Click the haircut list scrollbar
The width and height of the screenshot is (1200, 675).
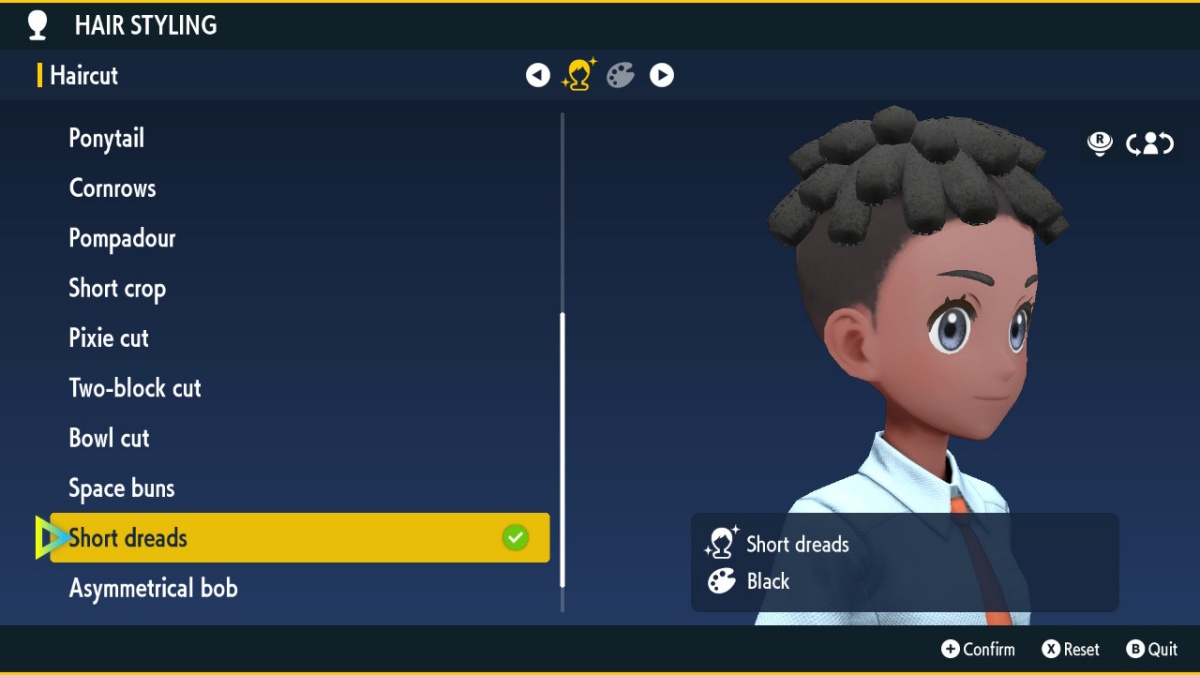pyautogui.click(x=562, y=450)
